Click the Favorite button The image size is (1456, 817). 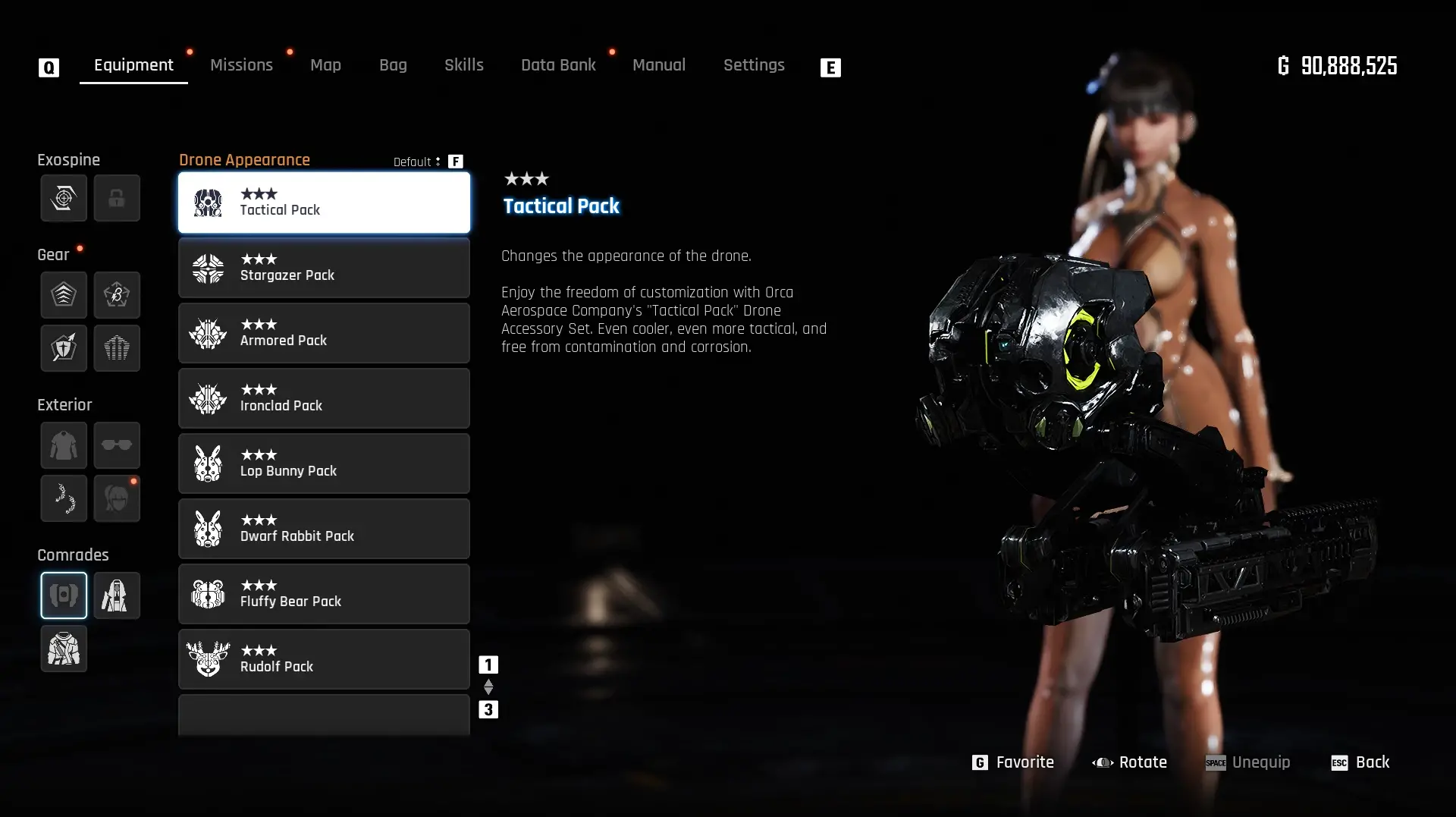[1013, 762]
